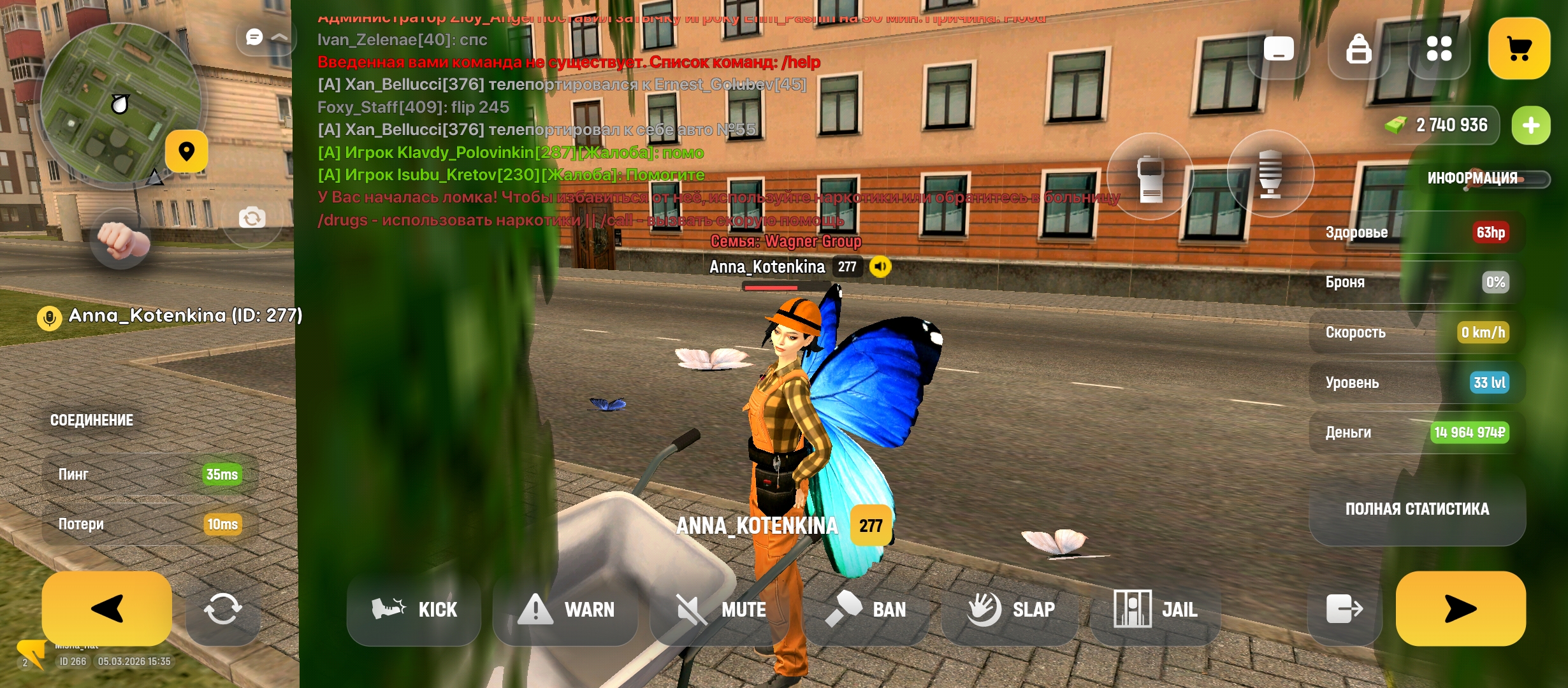The width and height of the screenshot is (1568, 688).
Task: Click the yellow map marker button
Action: point(187,152)
